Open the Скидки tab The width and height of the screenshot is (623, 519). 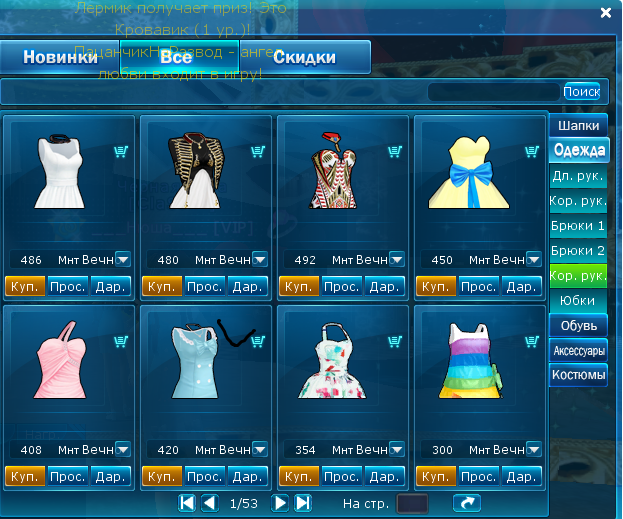304,58
